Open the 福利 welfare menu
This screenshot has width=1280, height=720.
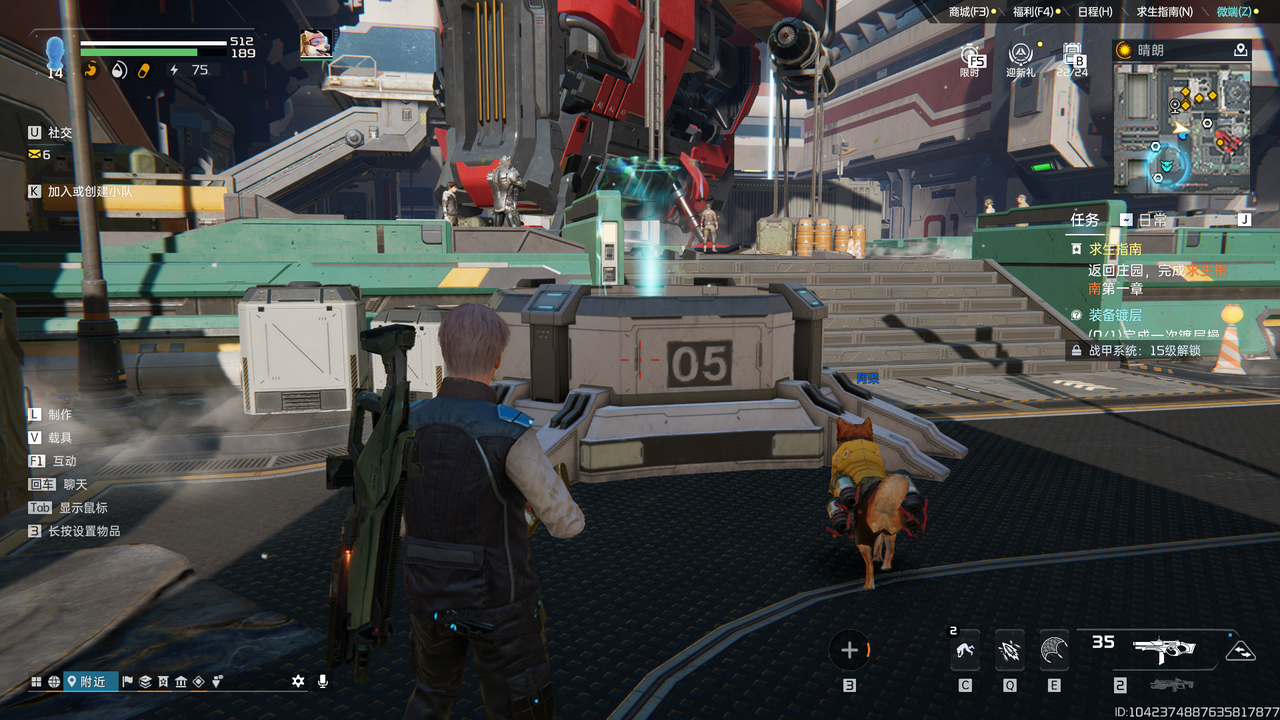pyautogui.click(x=1033, y=12)
